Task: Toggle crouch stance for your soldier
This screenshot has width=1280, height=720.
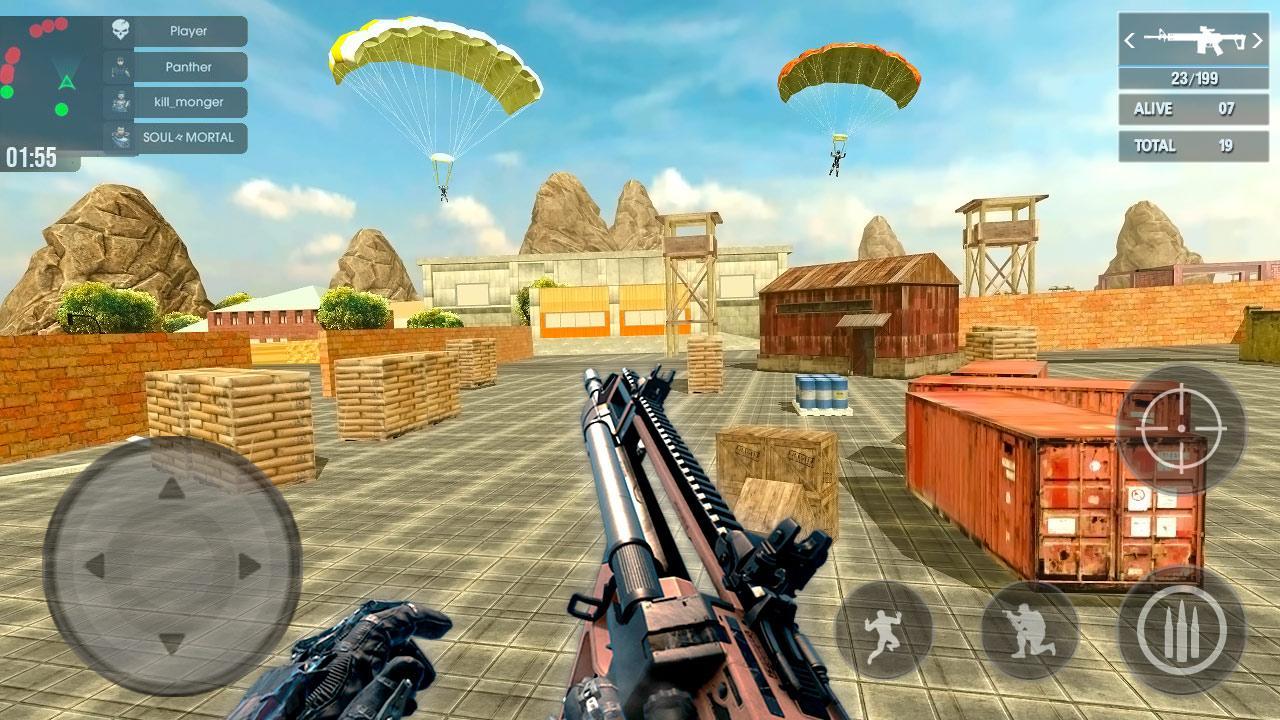Action: pos(1026,628)
